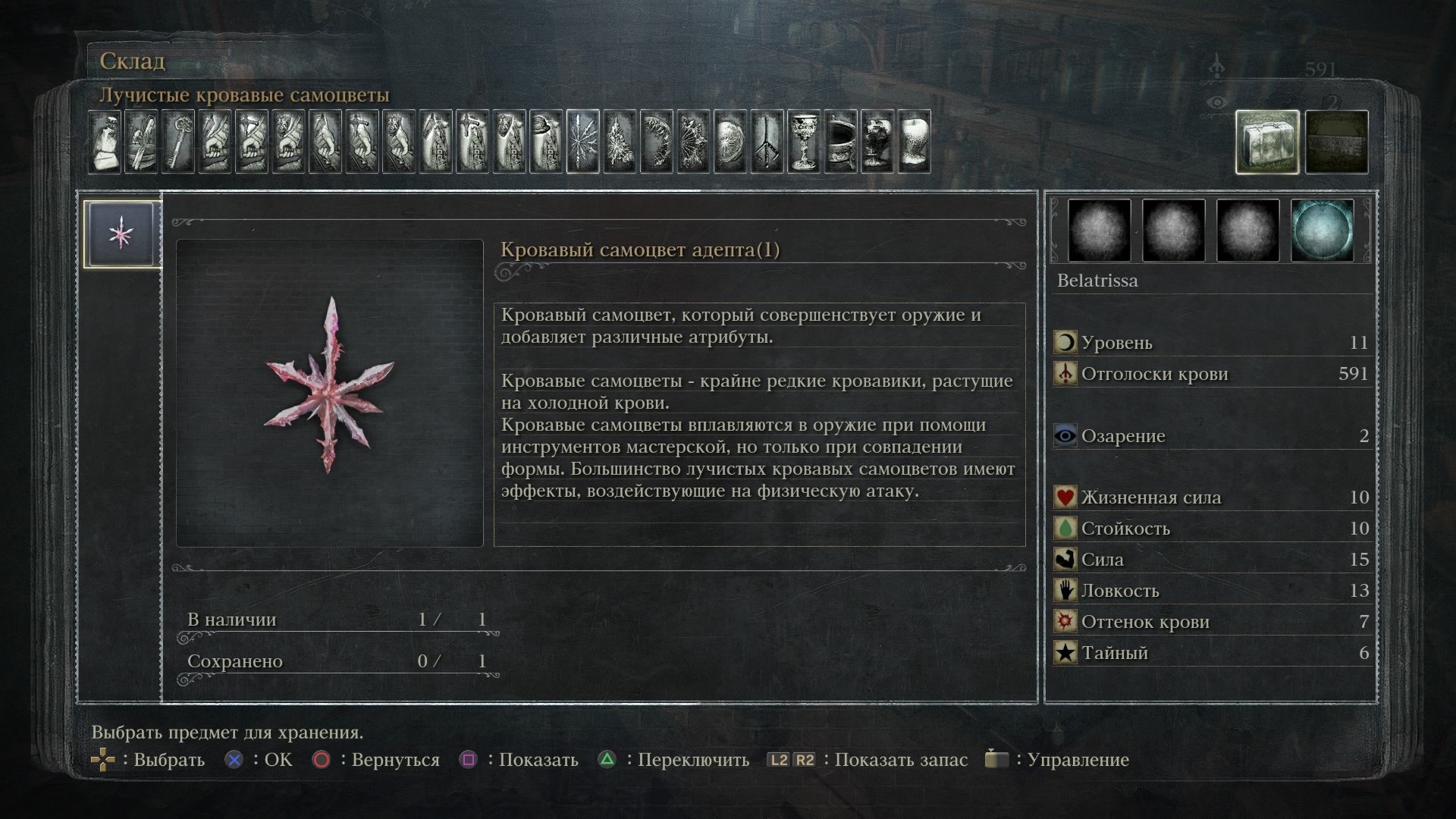Switch to the hat armor category tab
The height and width of the screenshot is (819, 1456).
tap(546, 142)
